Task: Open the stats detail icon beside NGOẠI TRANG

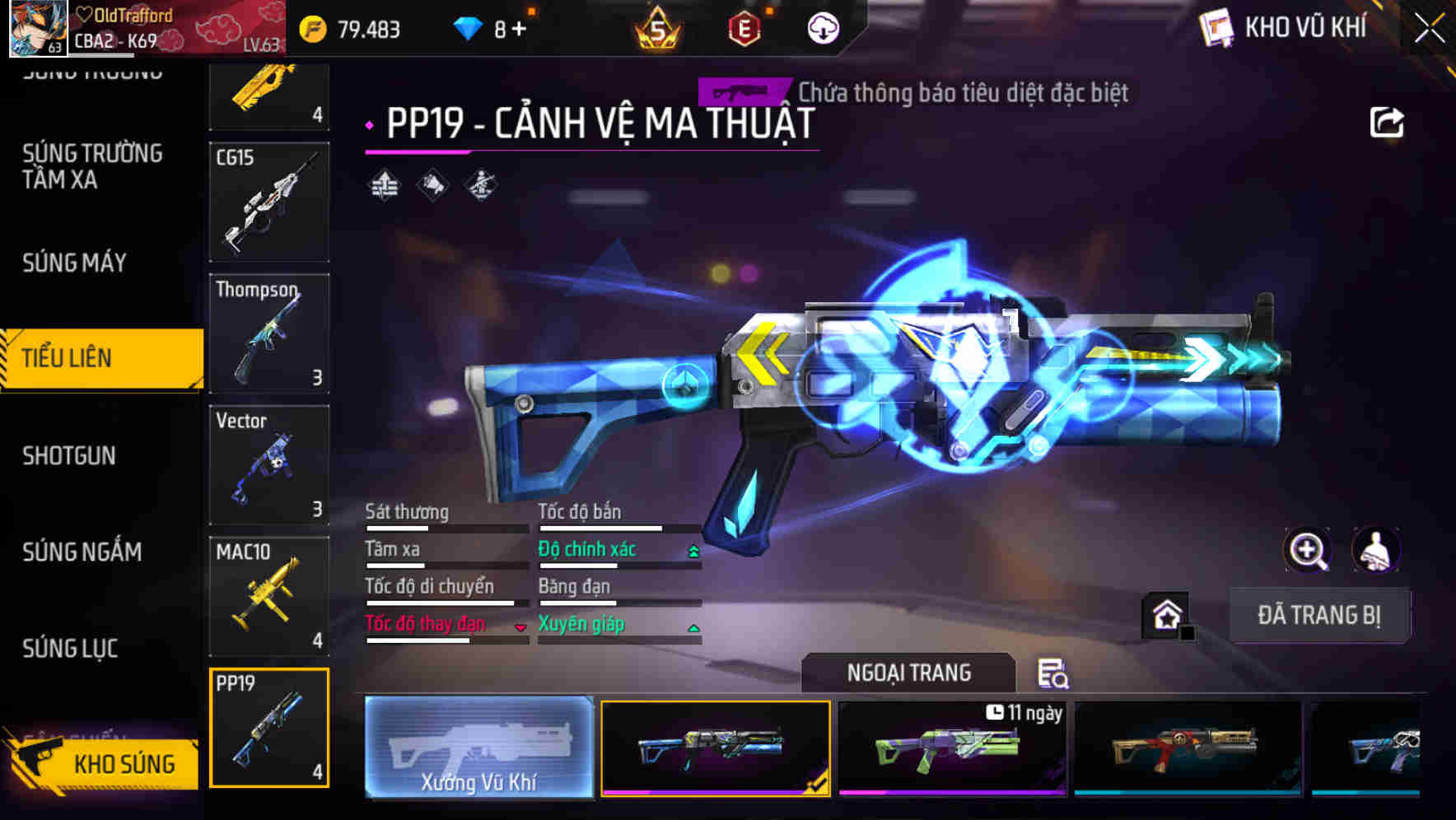Action: [x=1054, y=675]
